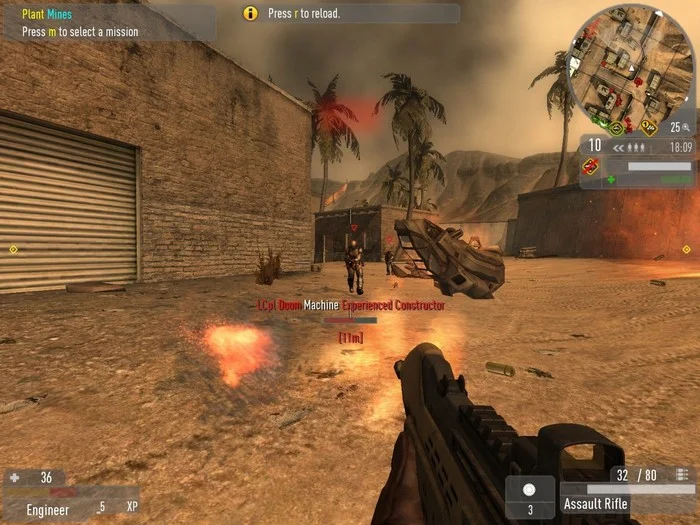Click the crossed-out vehicle objective icon
Image resolution: width=700 pixels, height=525 pixels.
tap(594, 170)
